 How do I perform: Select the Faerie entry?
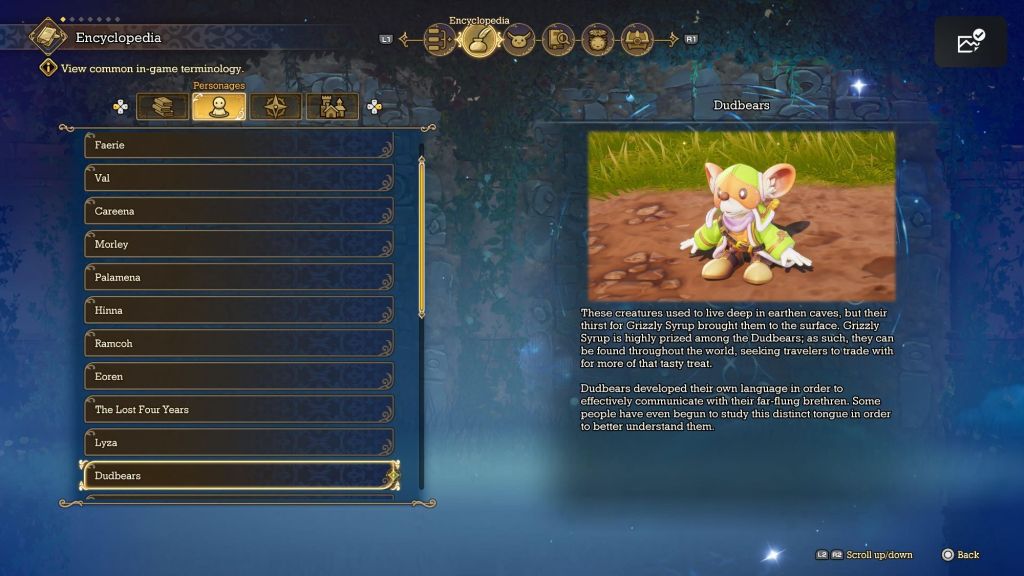tap(238, 145)
